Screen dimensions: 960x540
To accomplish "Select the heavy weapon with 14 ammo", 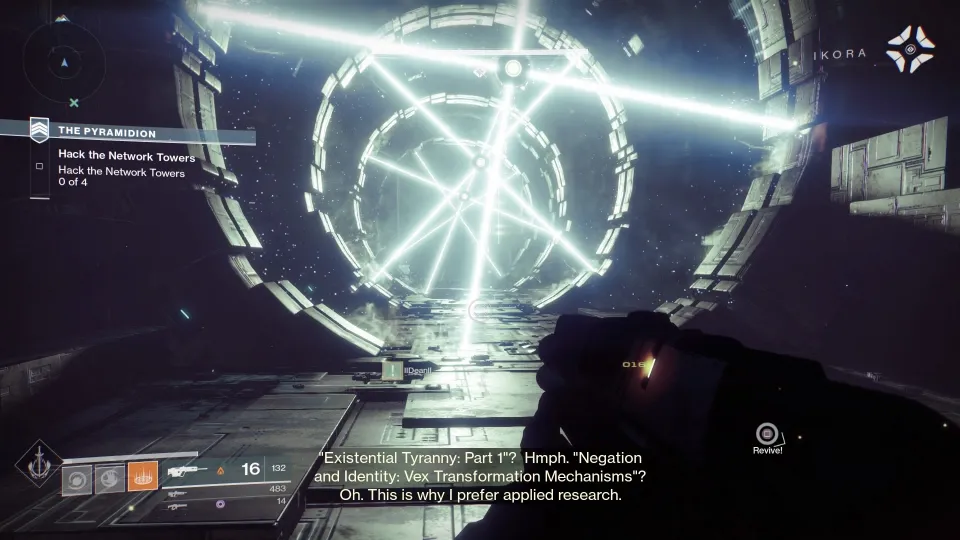I will click(180, 507).
